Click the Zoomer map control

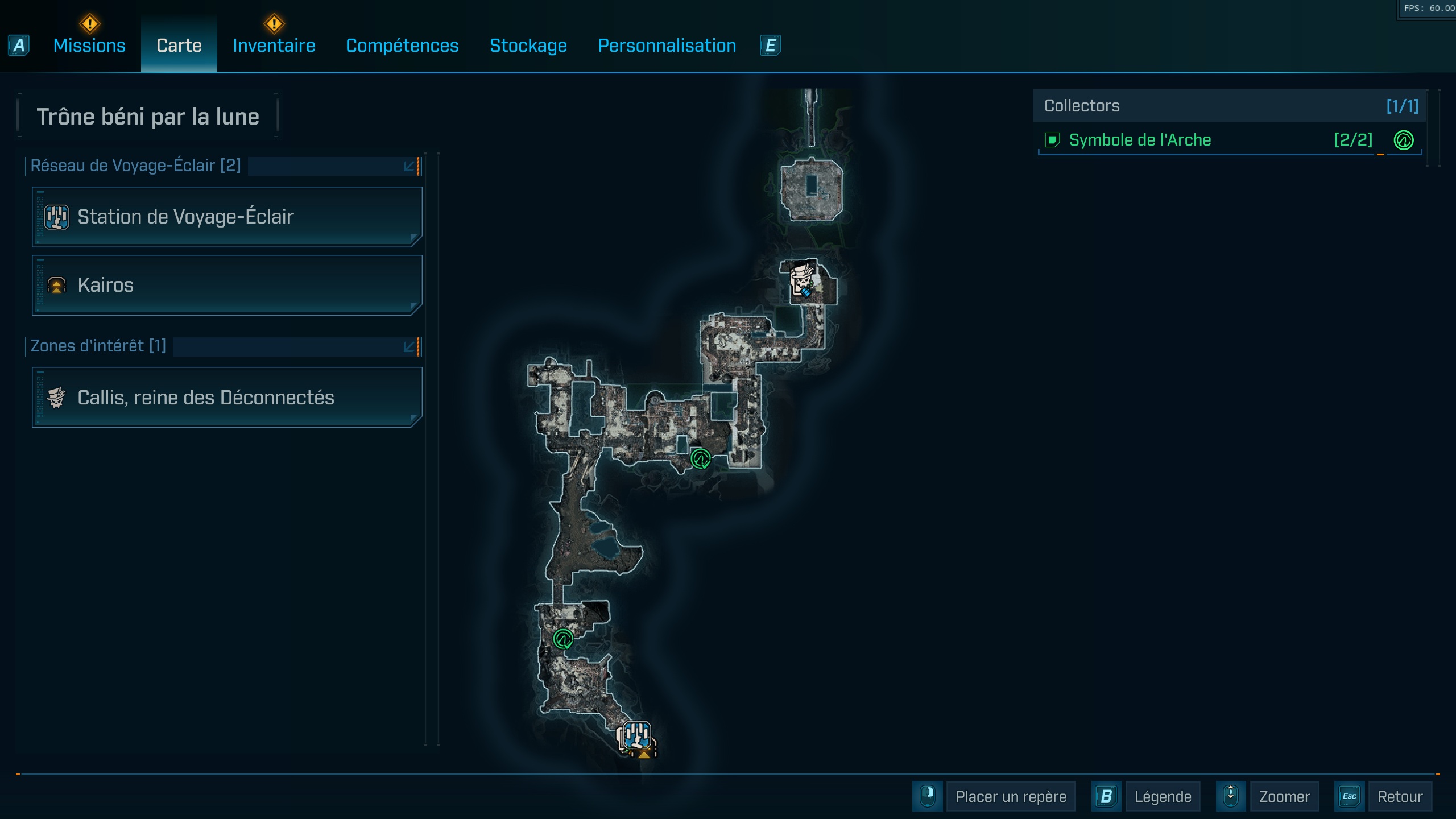click(x=1284, y=796)
